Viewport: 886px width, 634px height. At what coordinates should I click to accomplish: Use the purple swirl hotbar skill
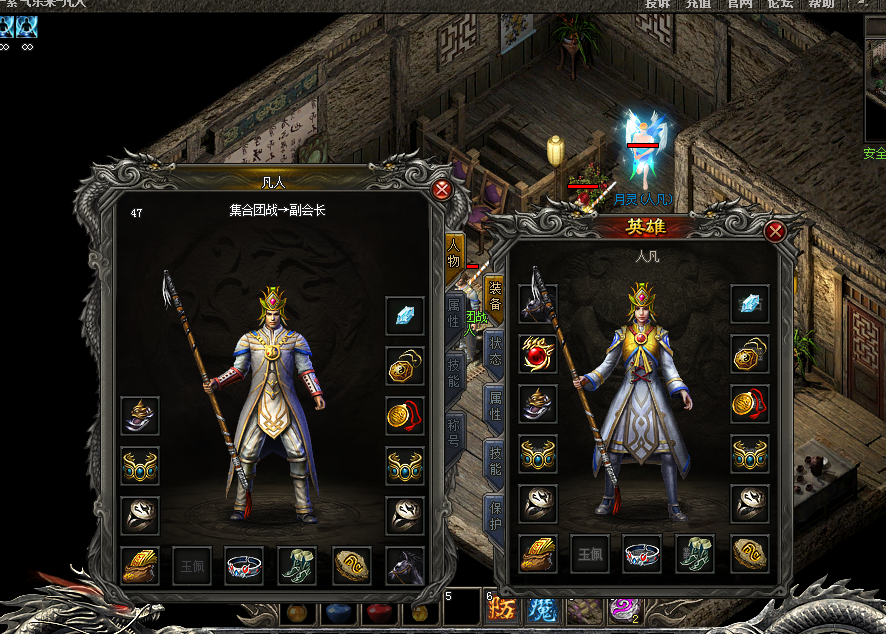[x=625, y=608]
